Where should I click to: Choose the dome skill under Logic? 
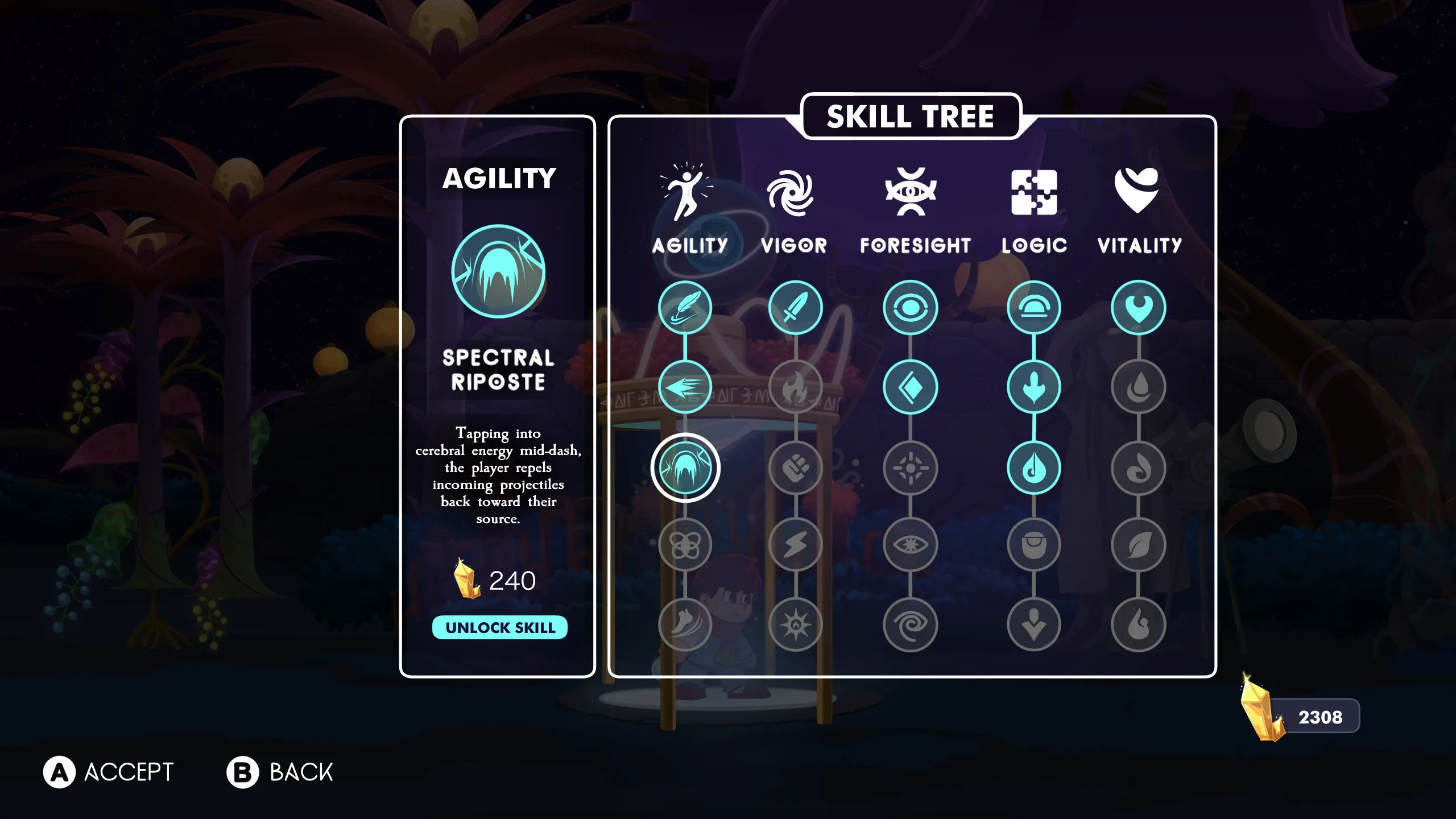pos(1033,308)
